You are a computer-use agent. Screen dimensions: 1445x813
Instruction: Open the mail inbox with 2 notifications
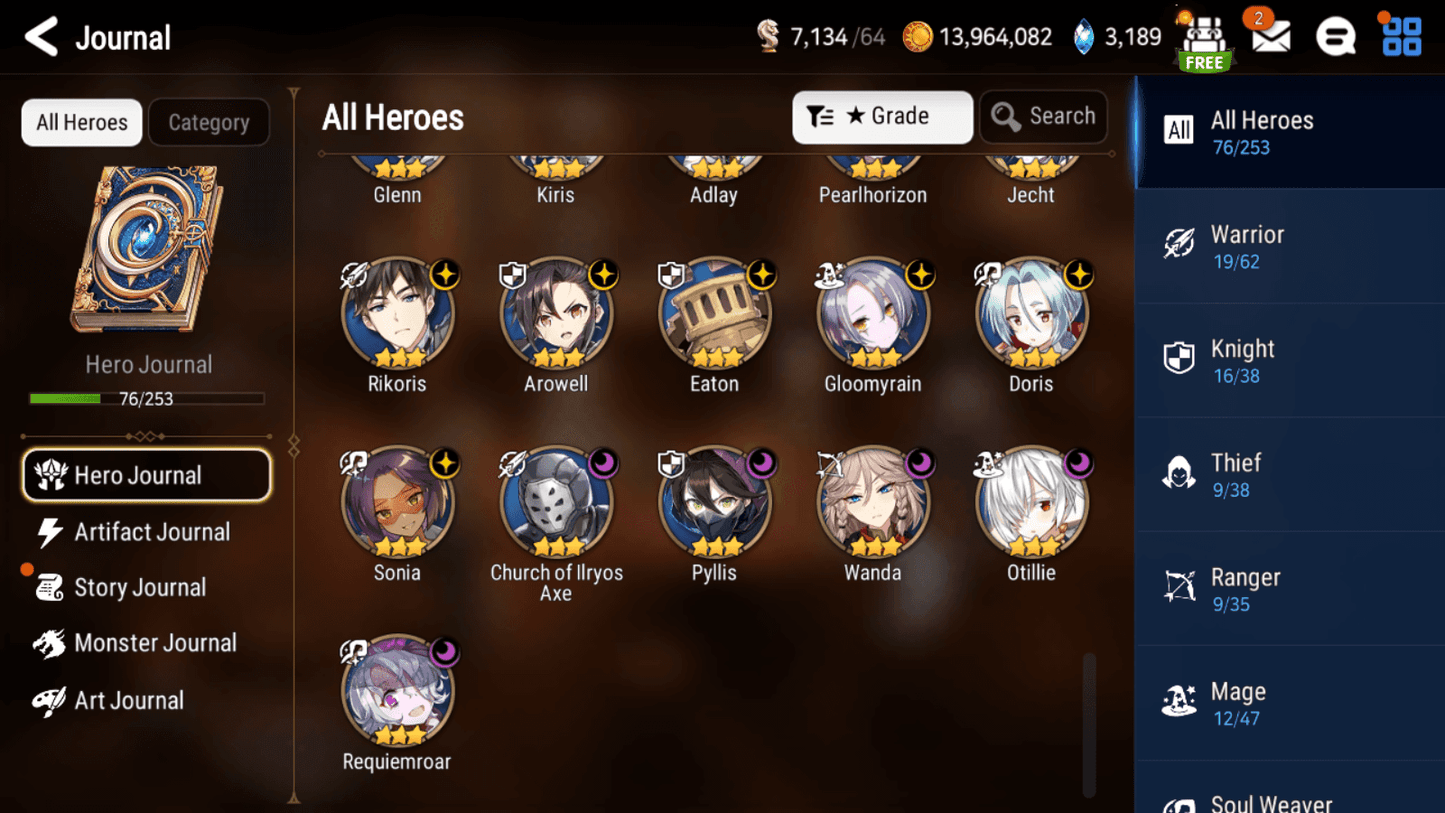click(x=1268, y=36)
